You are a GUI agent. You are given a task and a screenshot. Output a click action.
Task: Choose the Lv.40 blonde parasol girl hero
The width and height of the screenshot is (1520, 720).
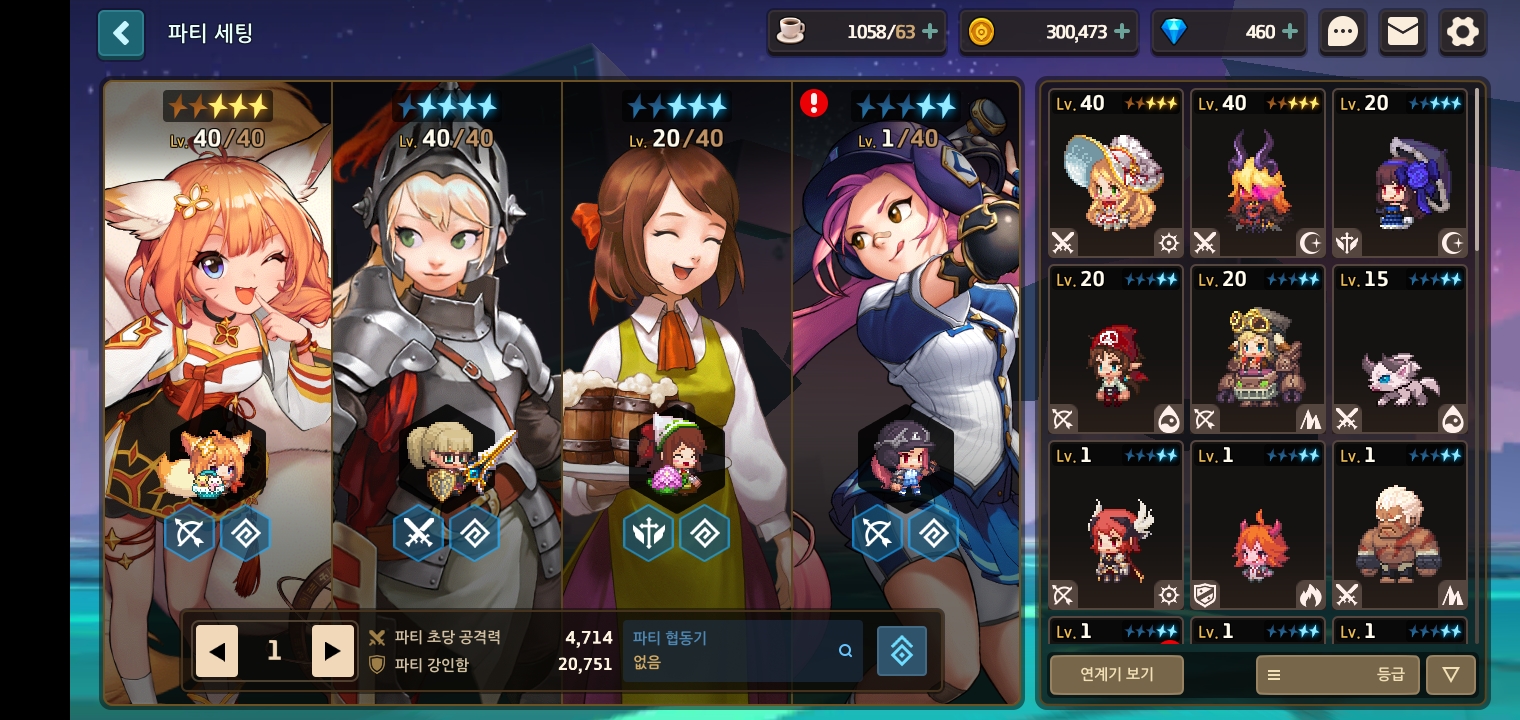pyautogui.click(x=1116, y=175)
